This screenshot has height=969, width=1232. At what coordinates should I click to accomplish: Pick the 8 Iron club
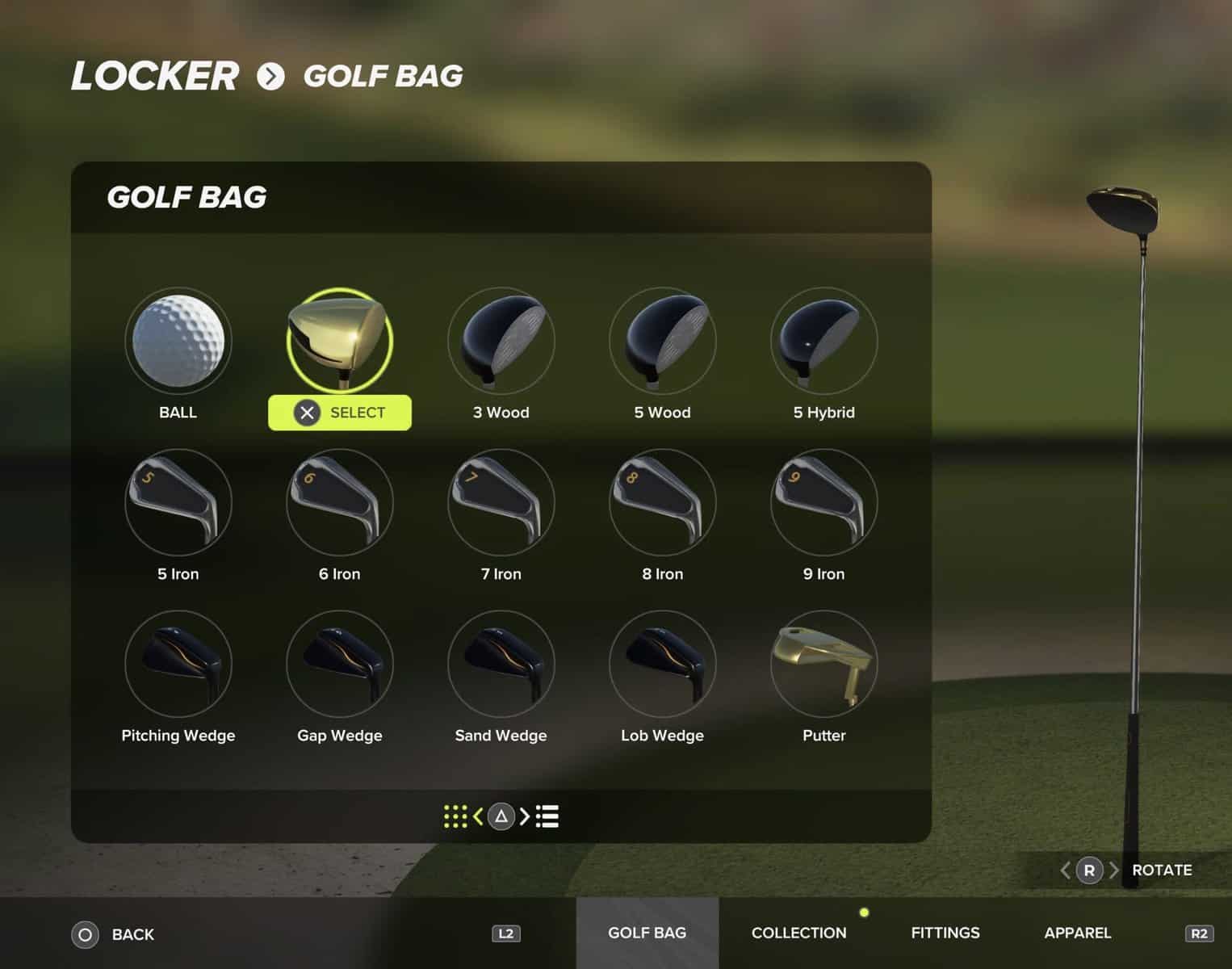pos(663,502)
